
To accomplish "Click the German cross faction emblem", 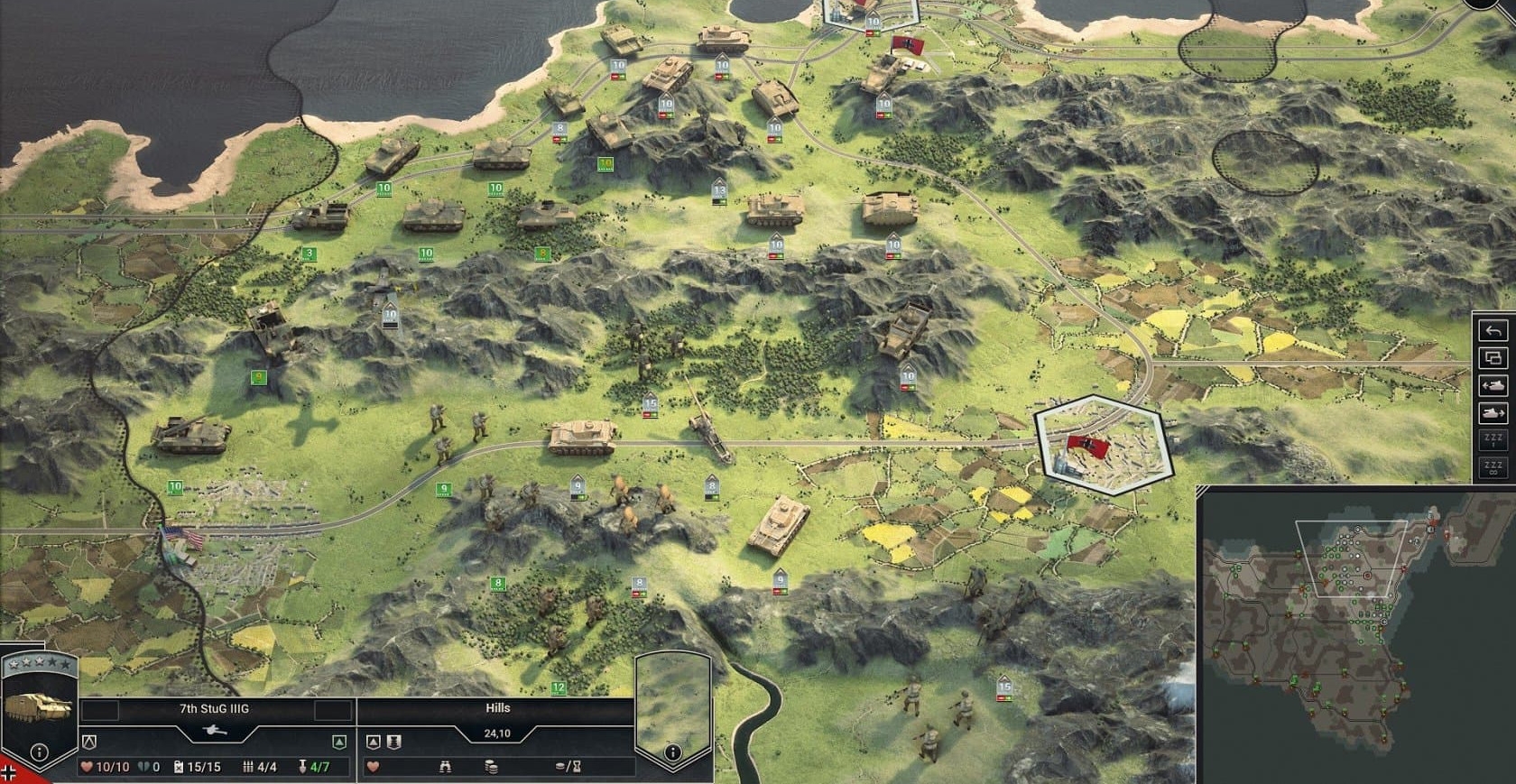I will 9,774.
